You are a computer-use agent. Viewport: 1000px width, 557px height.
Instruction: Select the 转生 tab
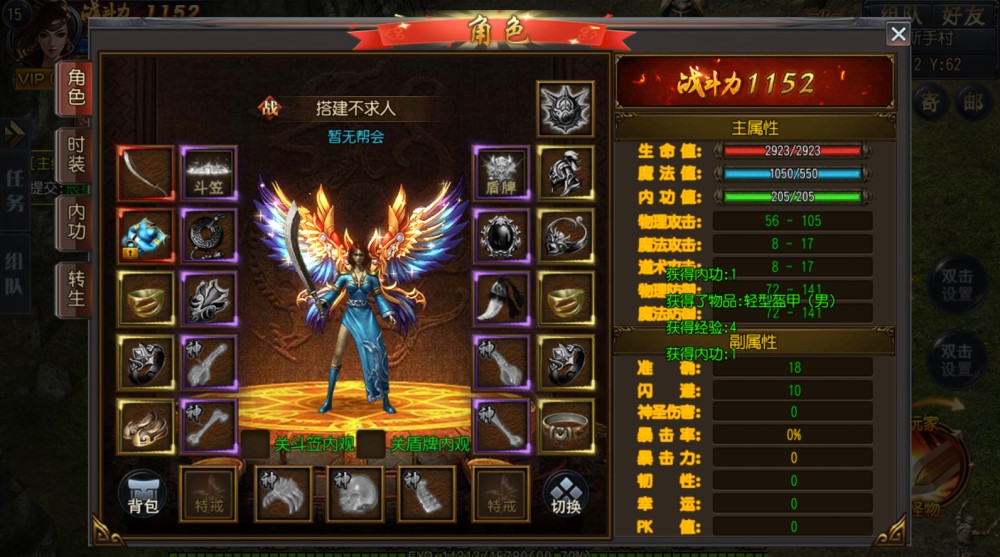coord(76,287)
